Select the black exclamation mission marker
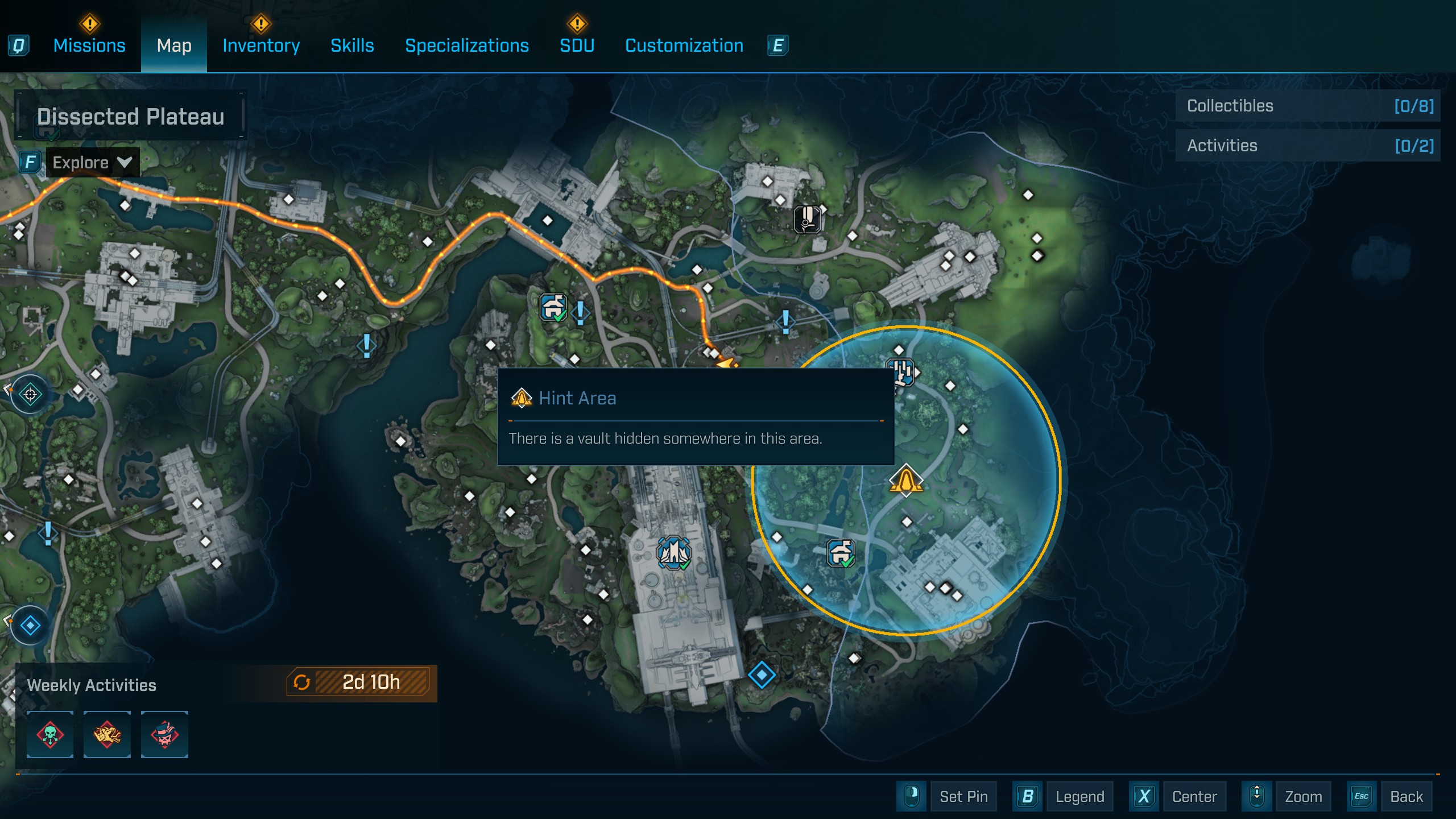This screenshot has height=819, width=1456. pyautogui.click(x=807, y=219)
